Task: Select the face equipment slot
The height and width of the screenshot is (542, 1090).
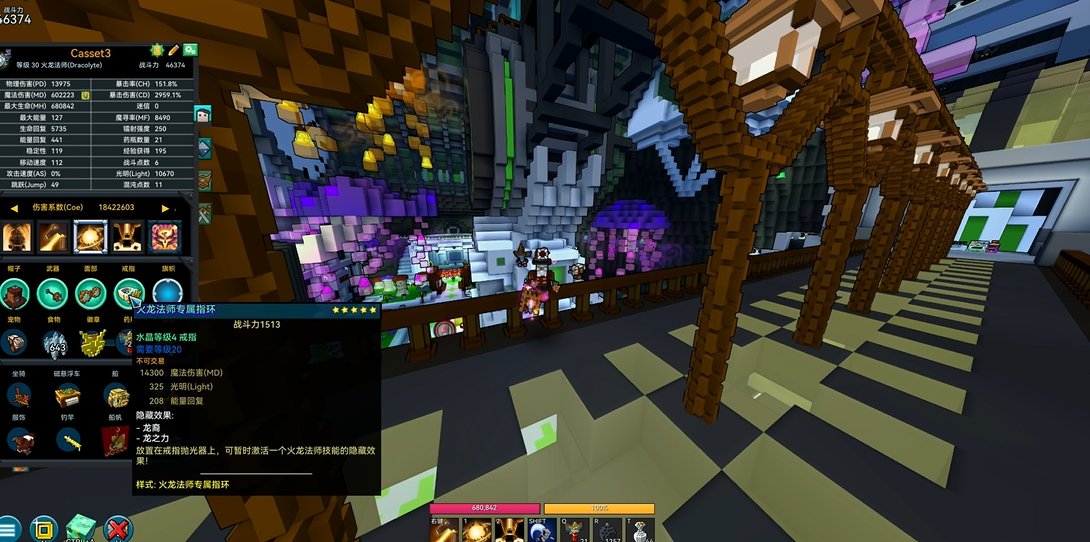Action: tap(90, 293)
